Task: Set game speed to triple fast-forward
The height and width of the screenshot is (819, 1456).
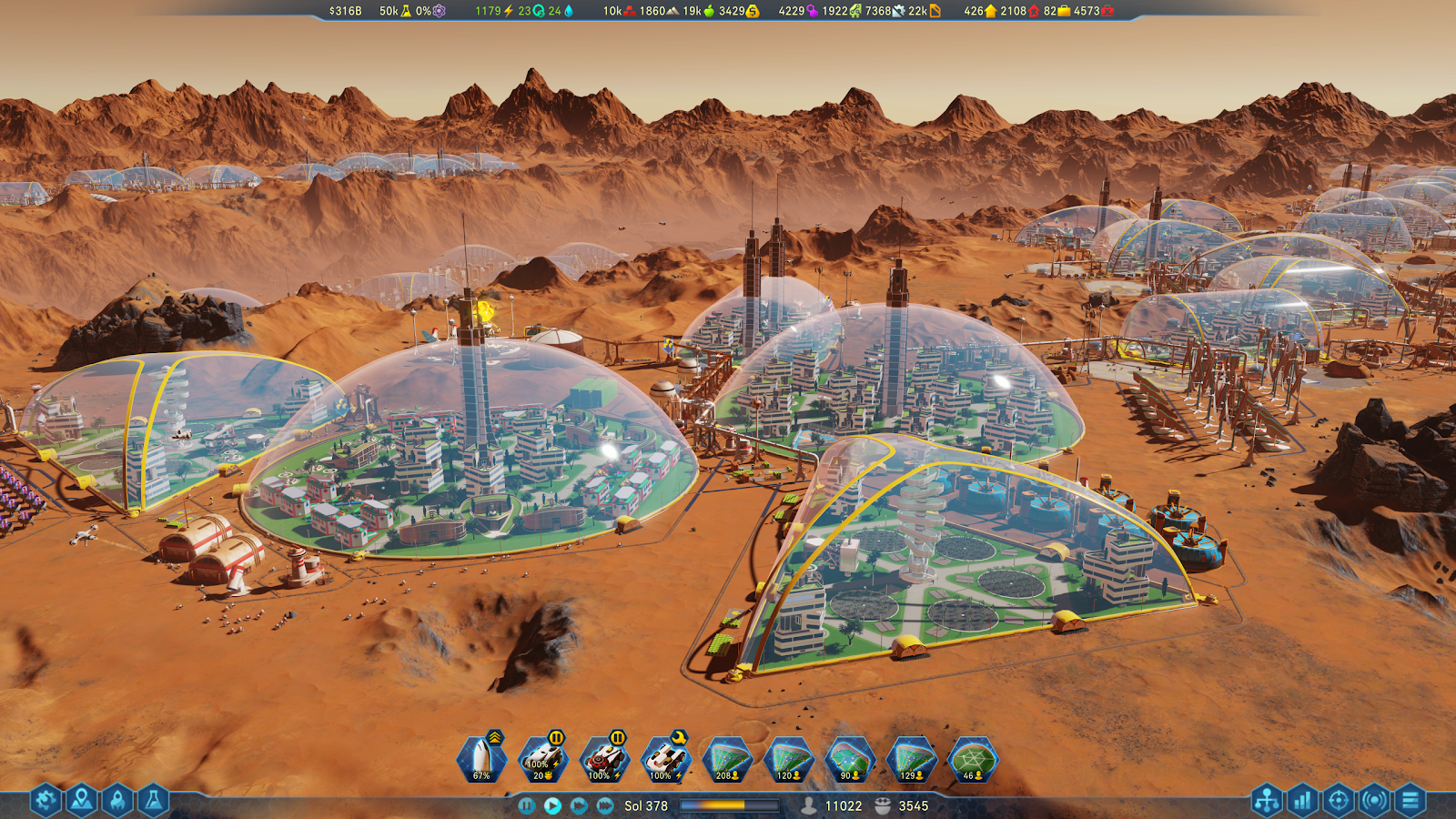Action: pos(605,805)
